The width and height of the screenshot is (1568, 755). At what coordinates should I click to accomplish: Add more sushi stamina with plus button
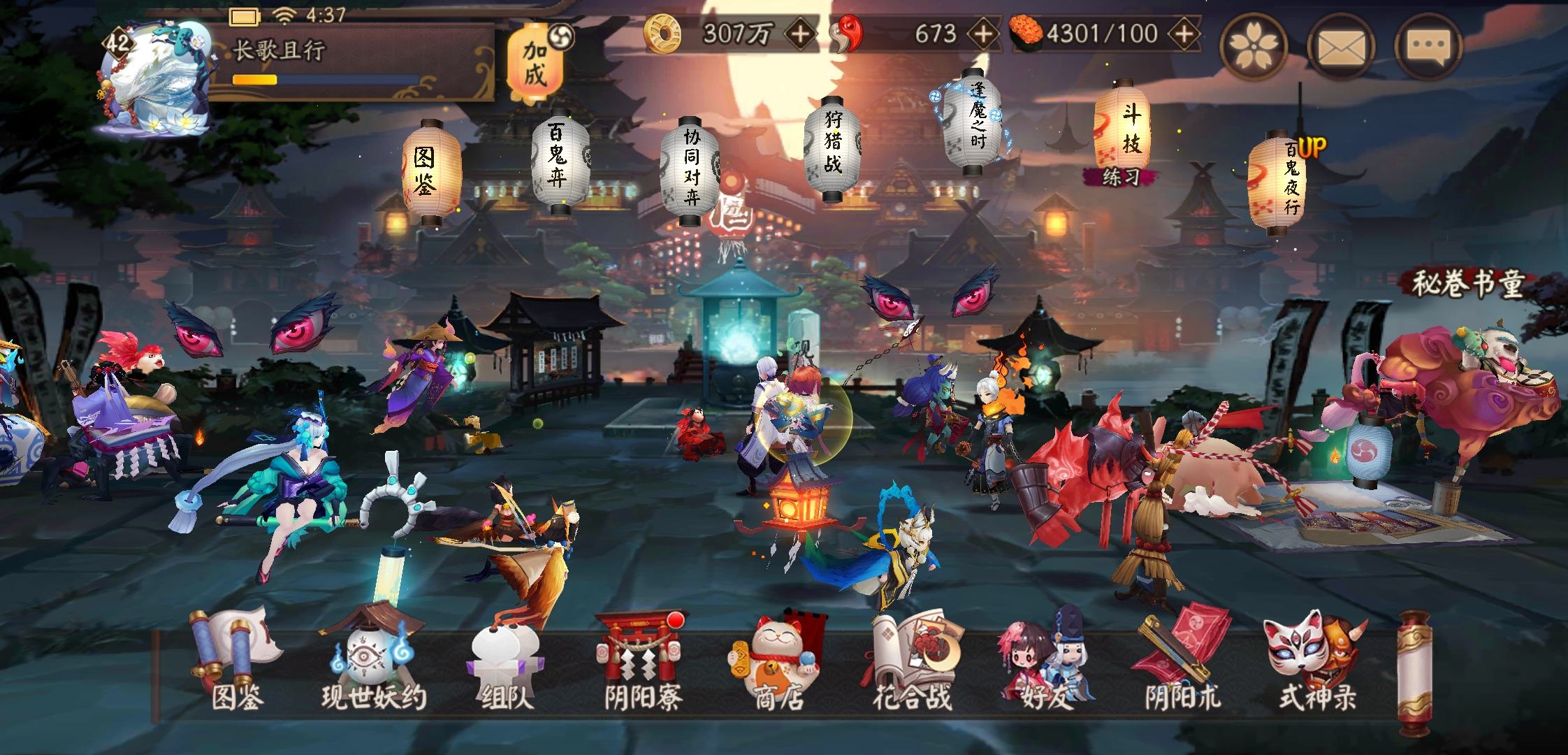[x=1184, y=33]
